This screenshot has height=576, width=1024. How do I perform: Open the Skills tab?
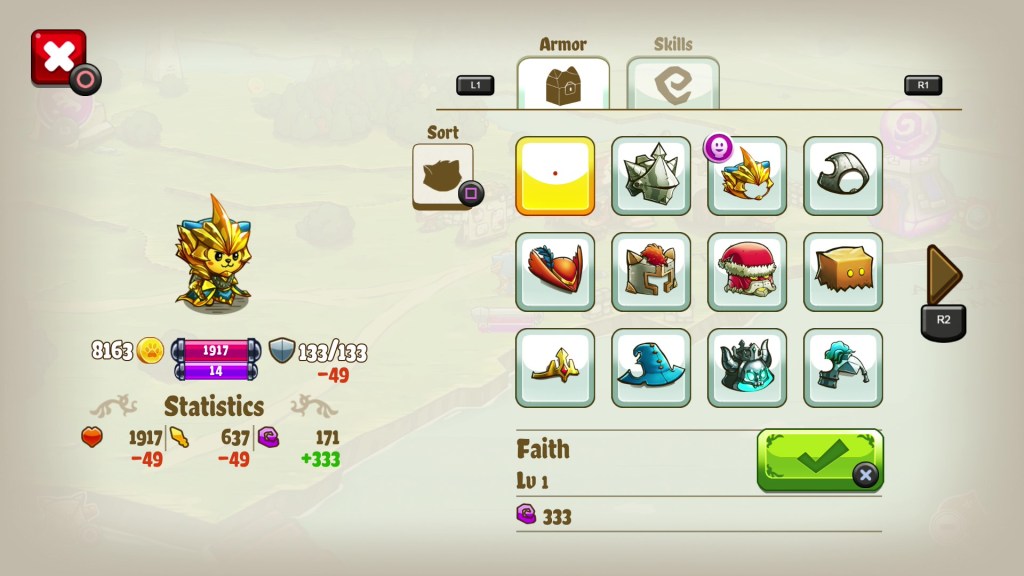click(673, 84)
